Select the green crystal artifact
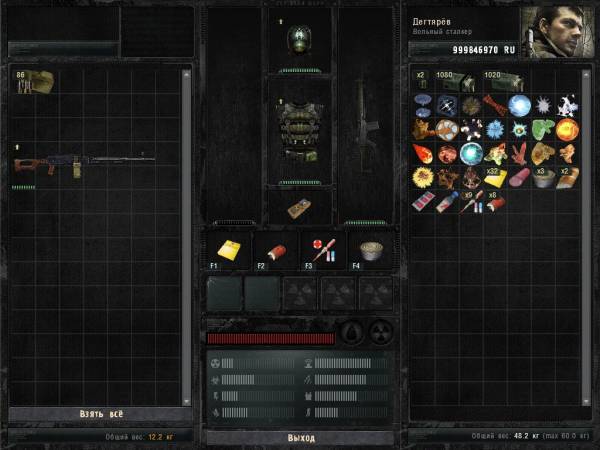Screen dimensions: 600x450 [543, 129]
